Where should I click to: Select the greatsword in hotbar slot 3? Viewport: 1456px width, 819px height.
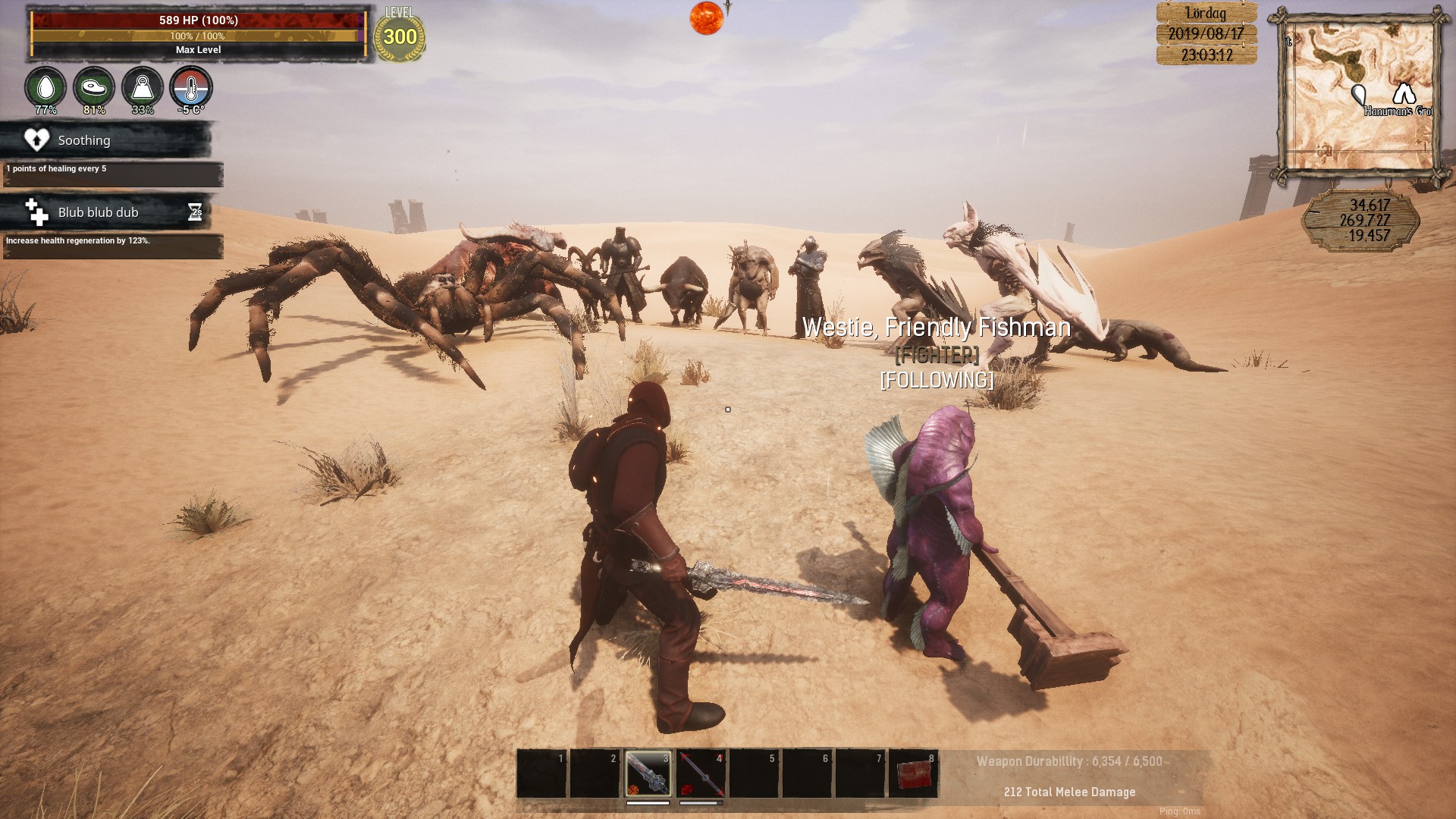[648, 773]
